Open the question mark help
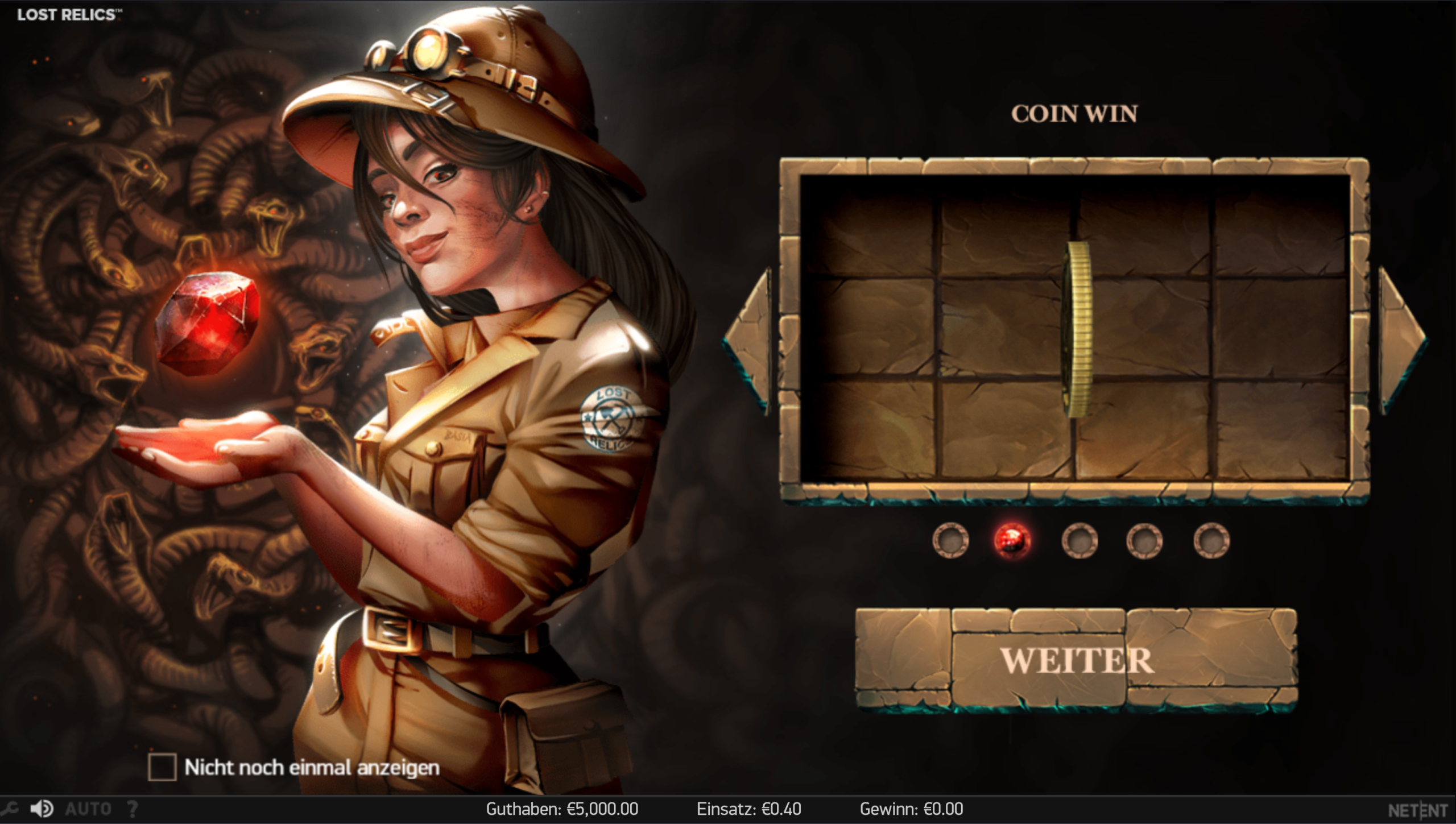 132,809
